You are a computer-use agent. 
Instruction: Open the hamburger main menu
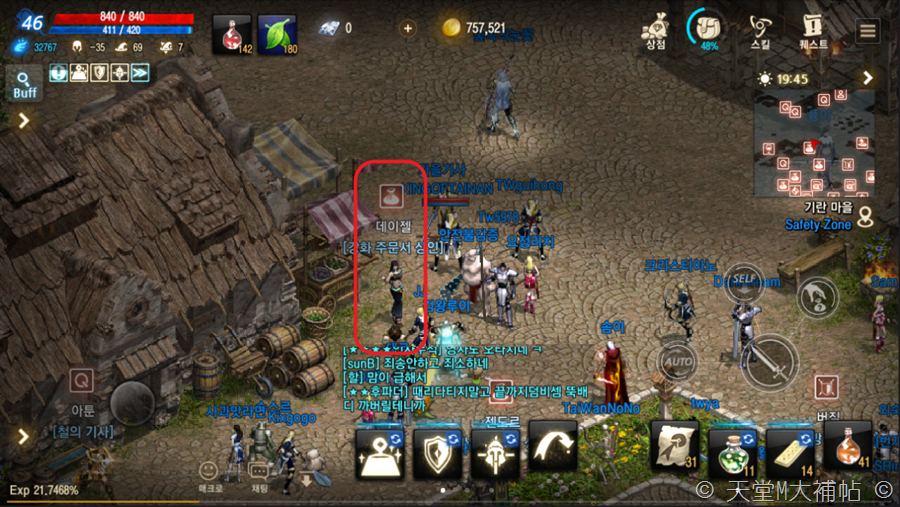click(867, 30)
